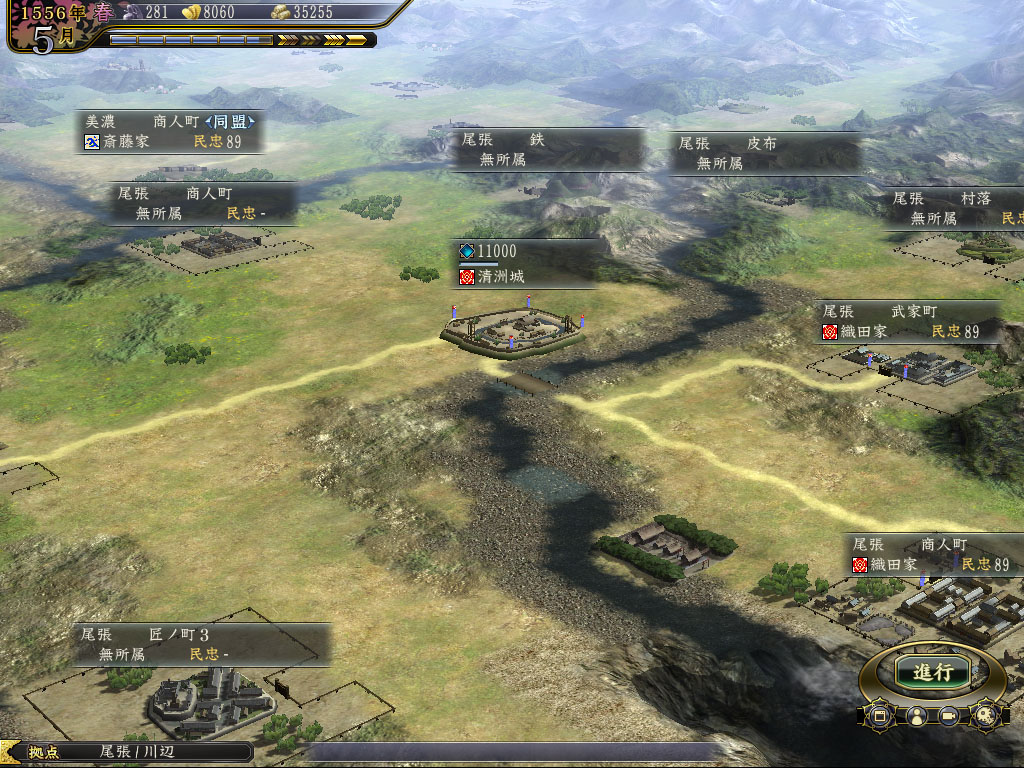
Task: Choose the 尾張 鉄 resource label
Action: tap(547, 150)
